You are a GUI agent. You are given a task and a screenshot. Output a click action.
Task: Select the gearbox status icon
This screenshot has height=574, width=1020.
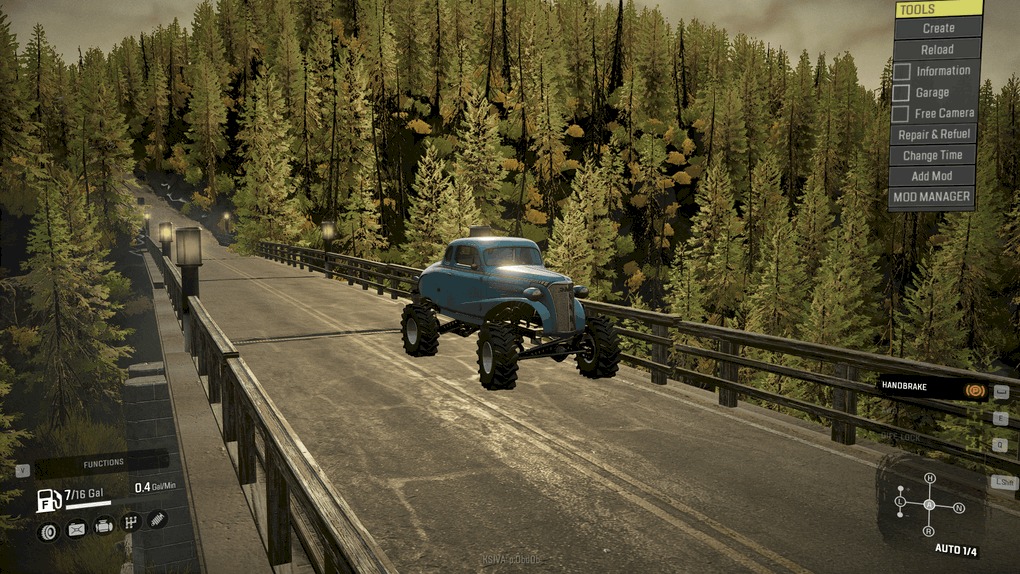pos(130,522)
